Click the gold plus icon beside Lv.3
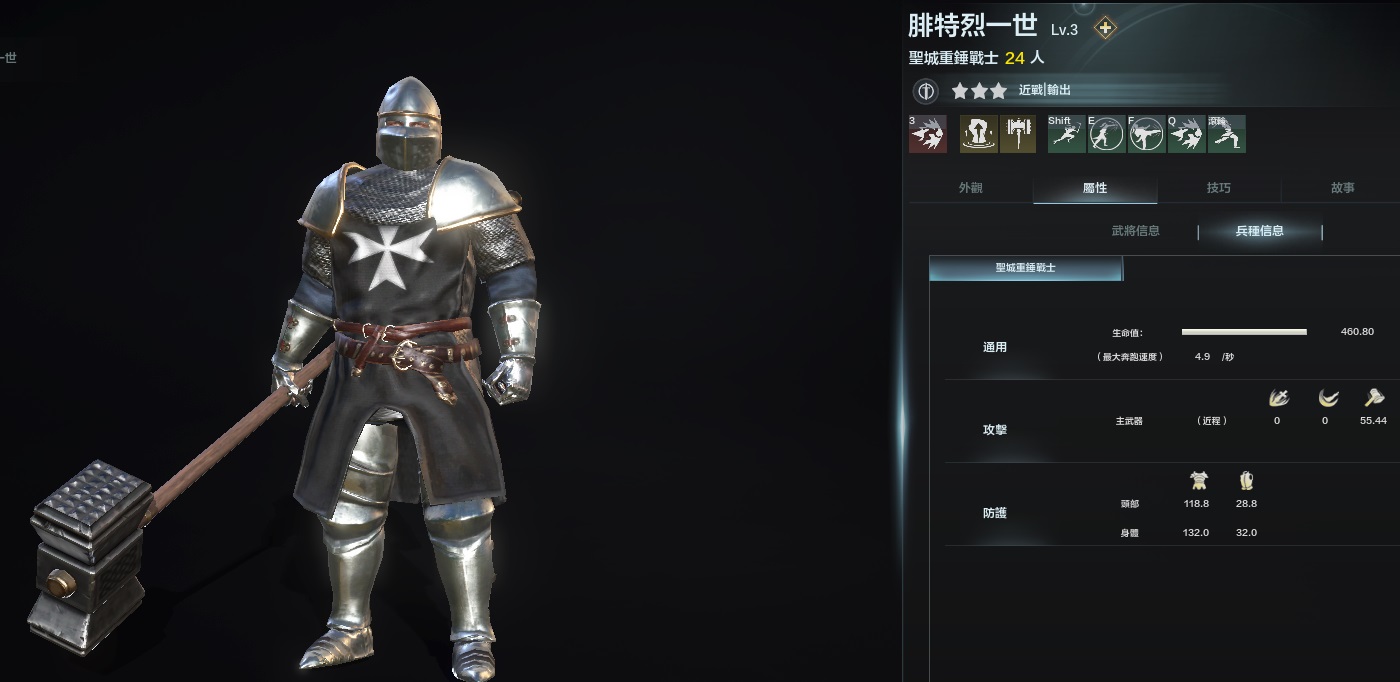This screenshot has height=682, width=1400. 1105,28
